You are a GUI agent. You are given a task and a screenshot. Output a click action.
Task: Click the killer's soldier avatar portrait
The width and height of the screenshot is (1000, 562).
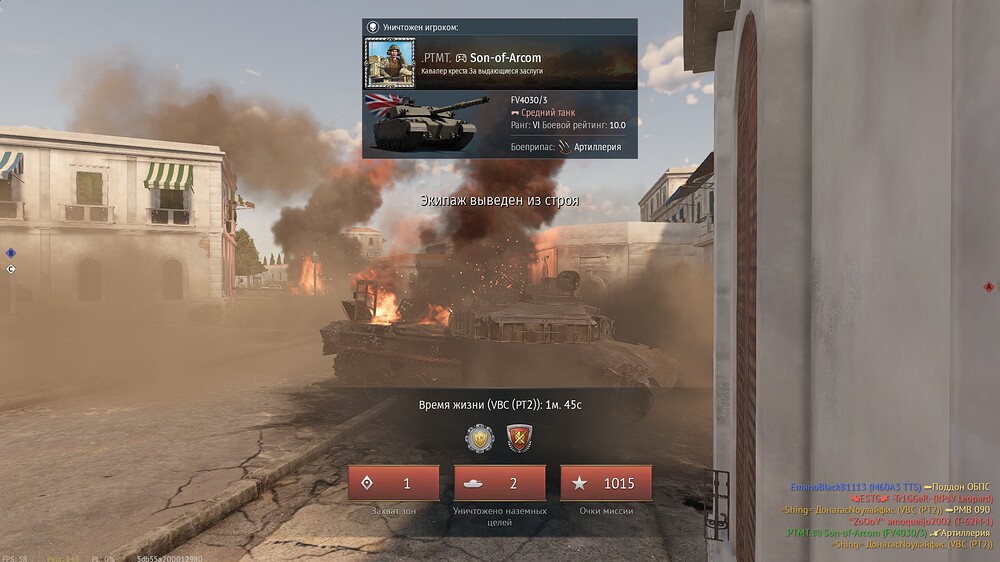point(390,62)
